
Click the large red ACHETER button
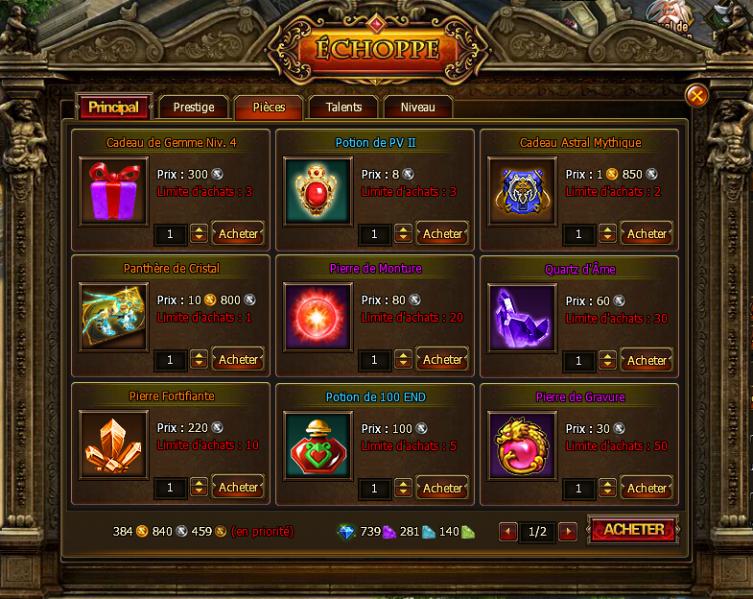(634, 530)
